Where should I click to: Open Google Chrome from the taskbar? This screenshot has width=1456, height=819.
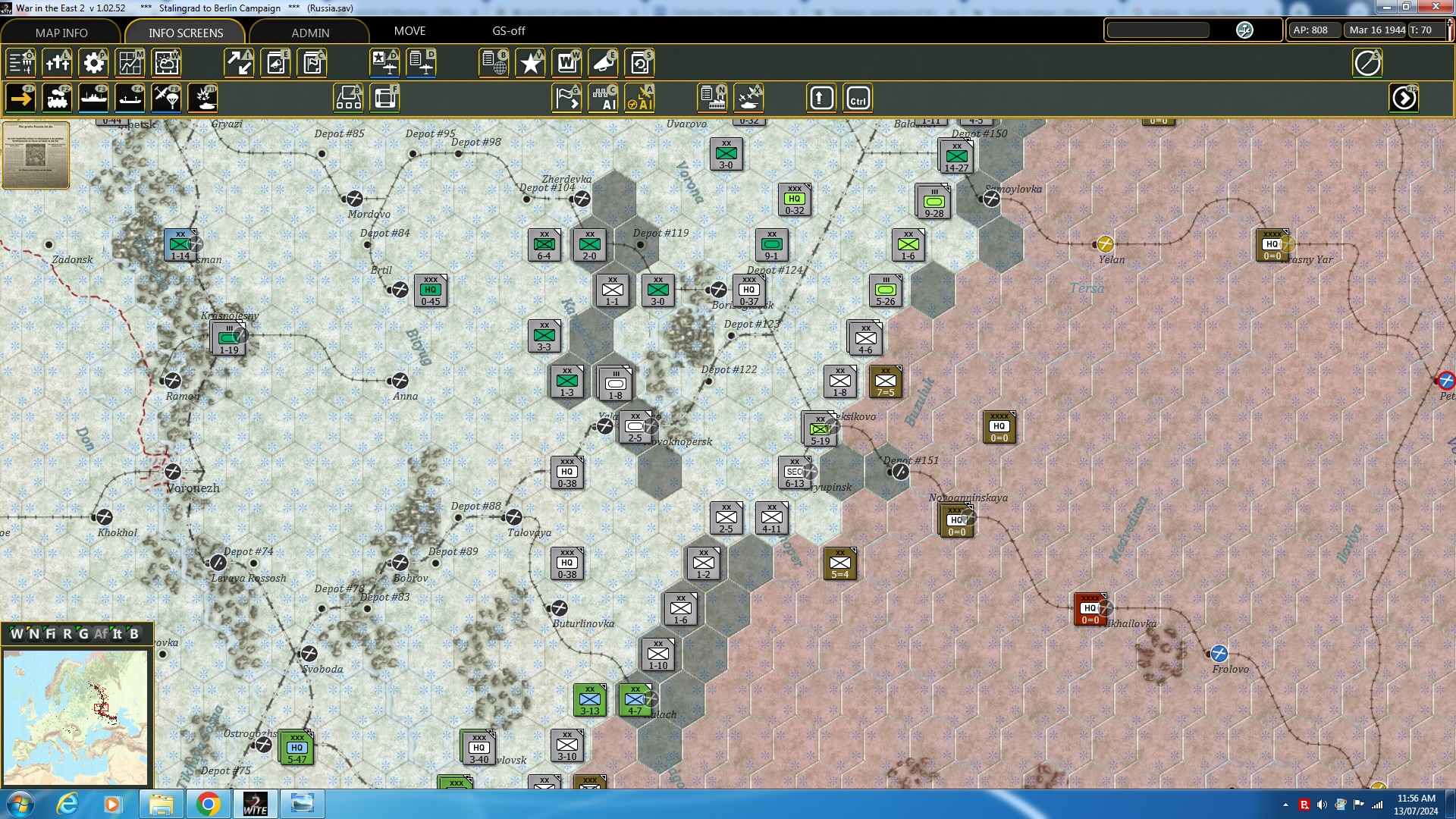pyautogui.click(x=209, y=803)
